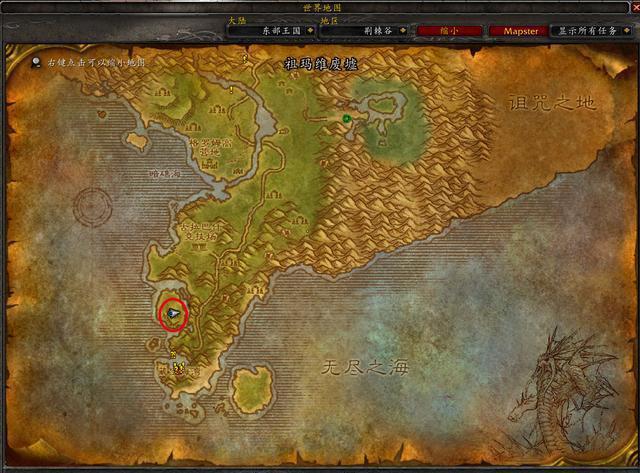Click the player arrow marker on the map
The height and width of the screenshot is (473, 640).
[174, 315]
